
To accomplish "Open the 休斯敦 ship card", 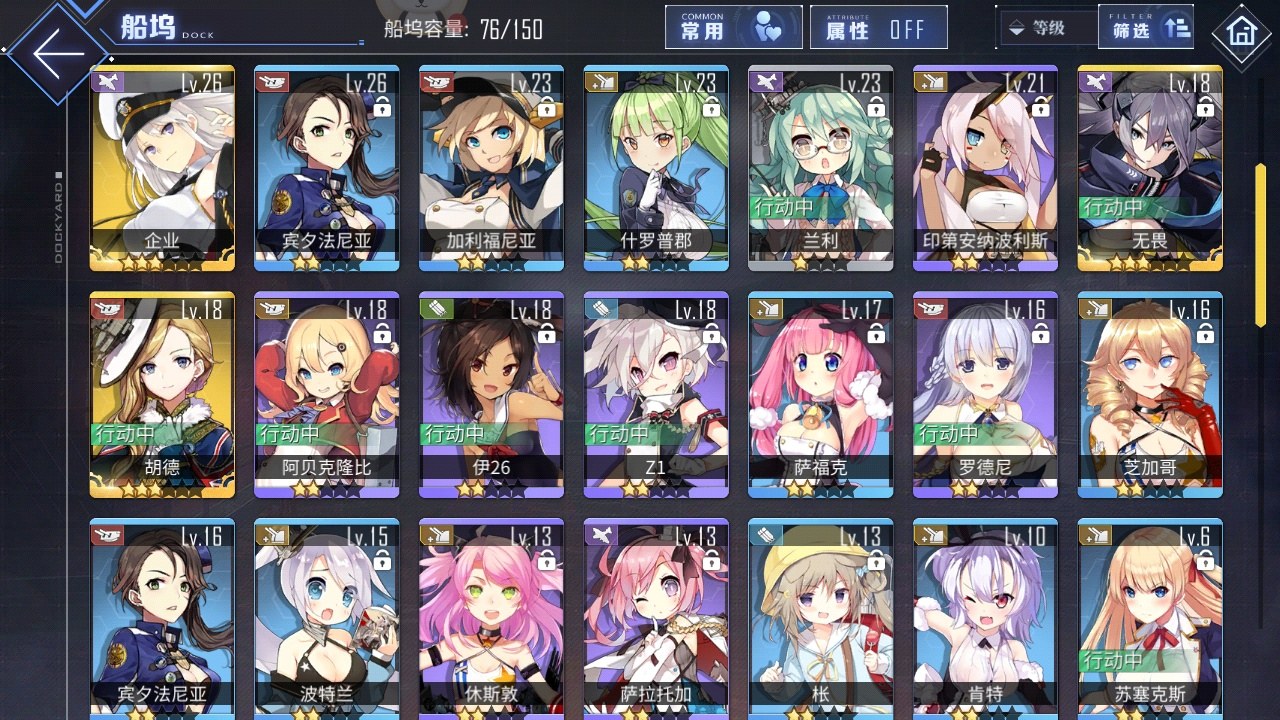I will (491, 618).
